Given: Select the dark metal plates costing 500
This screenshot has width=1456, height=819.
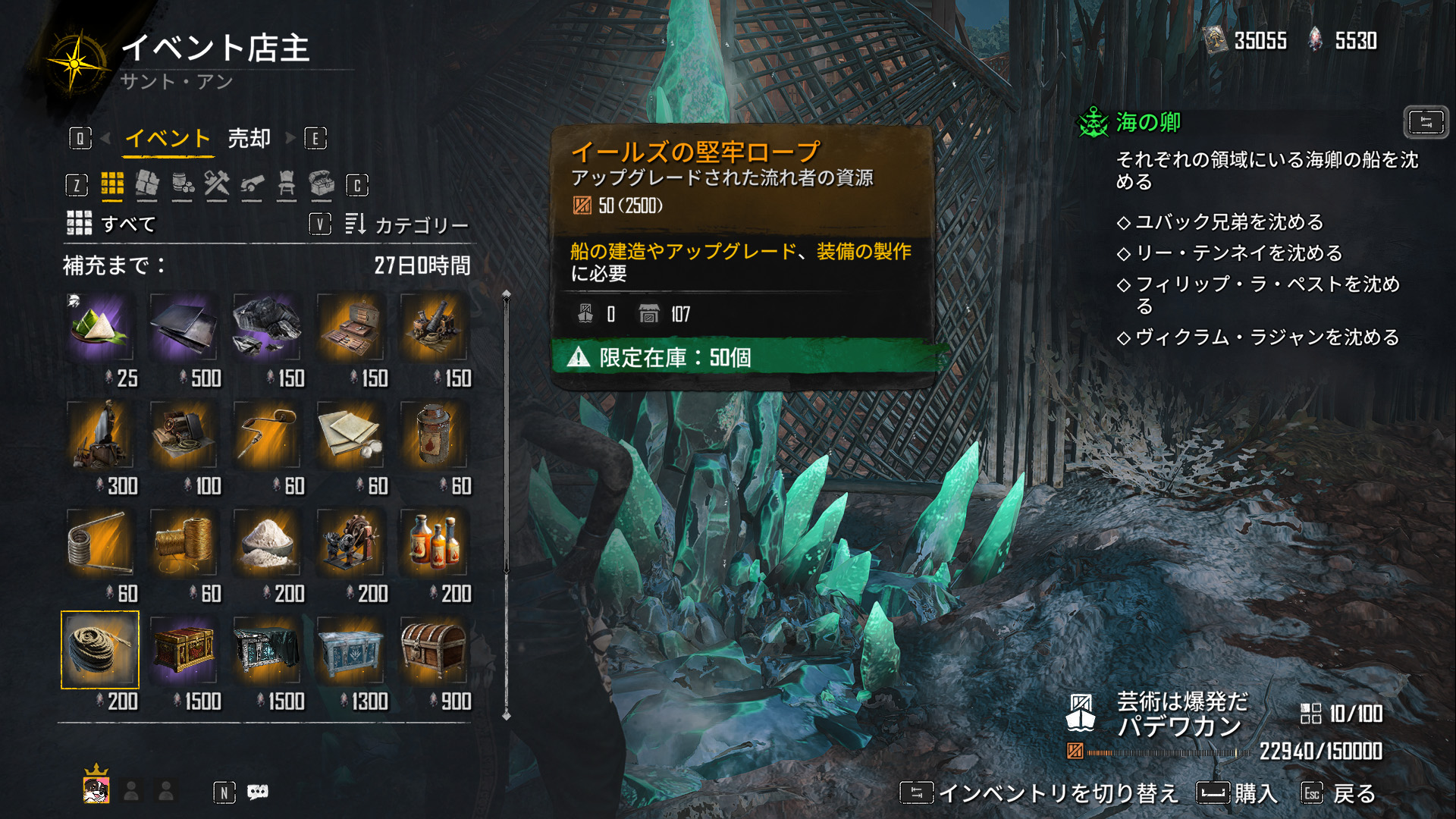Looking at the screenshot, I should click(x=184, y=328).
